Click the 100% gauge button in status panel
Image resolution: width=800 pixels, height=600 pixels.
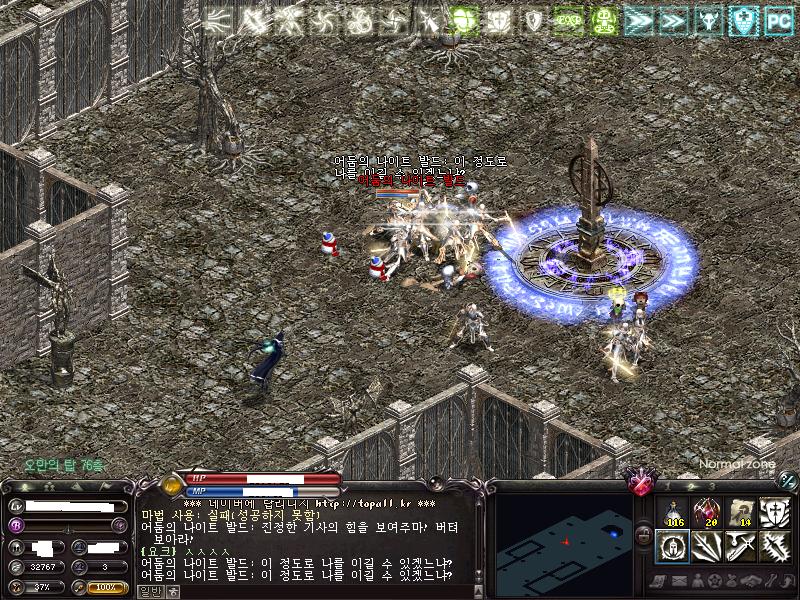pyautogui.click(x=106, y=587)
